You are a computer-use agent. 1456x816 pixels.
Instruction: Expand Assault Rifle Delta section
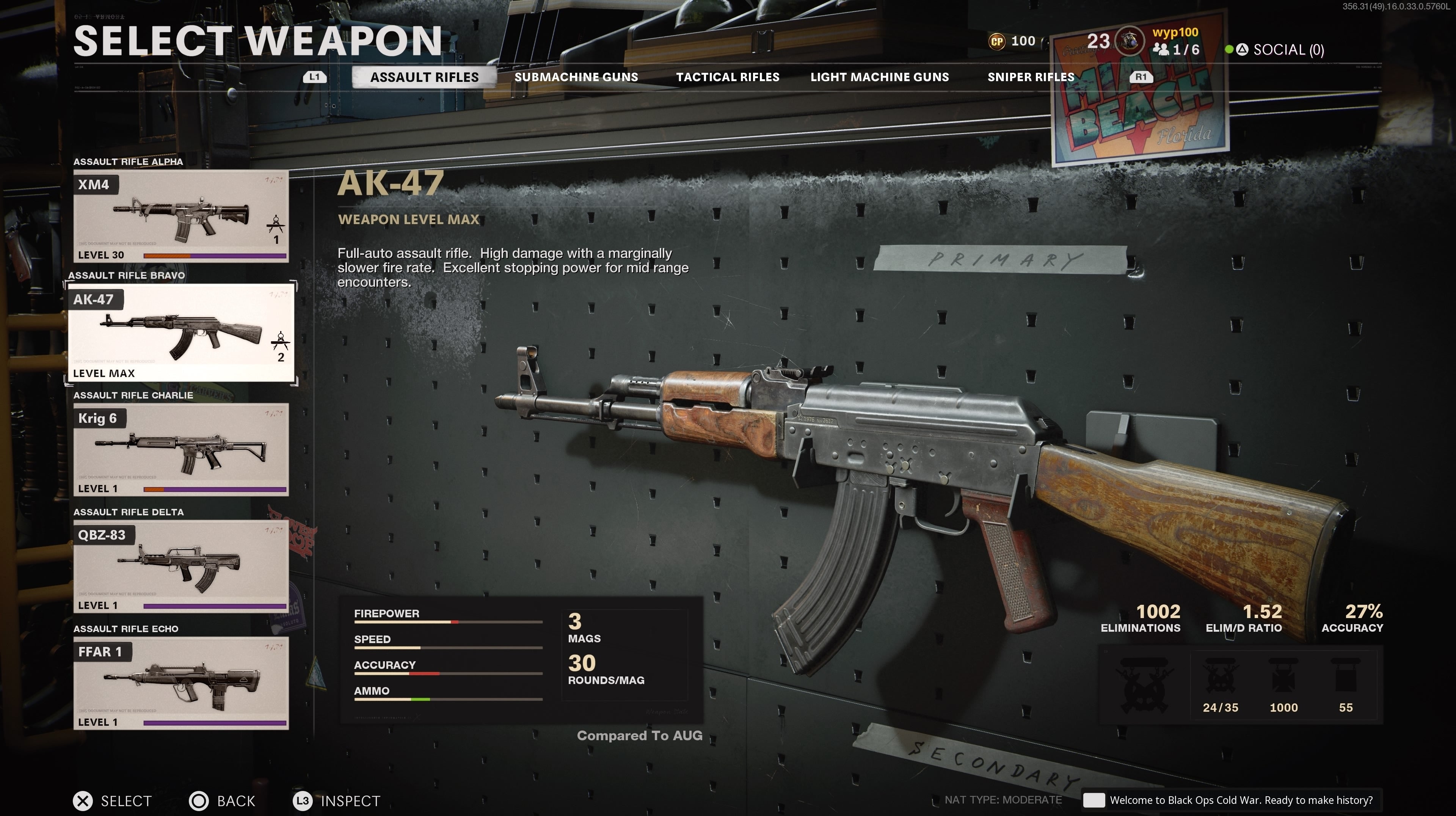click(128, 512)
